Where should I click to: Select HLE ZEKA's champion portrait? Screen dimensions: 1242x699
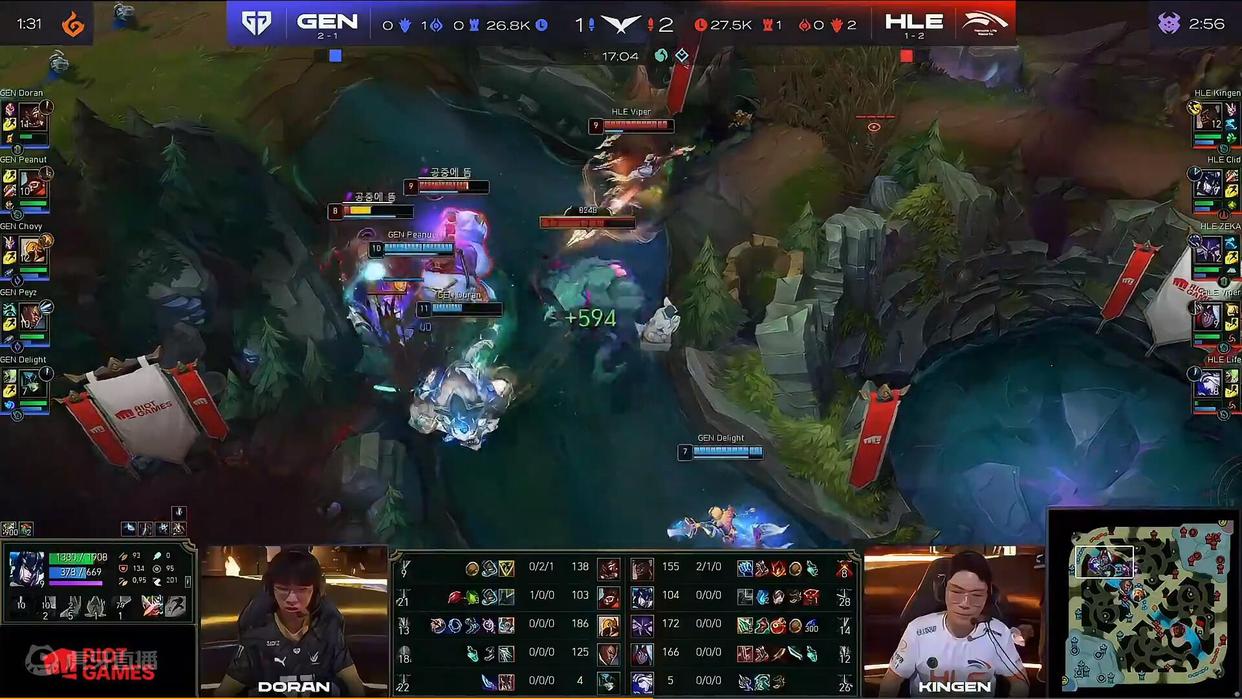click(1209, 249)
